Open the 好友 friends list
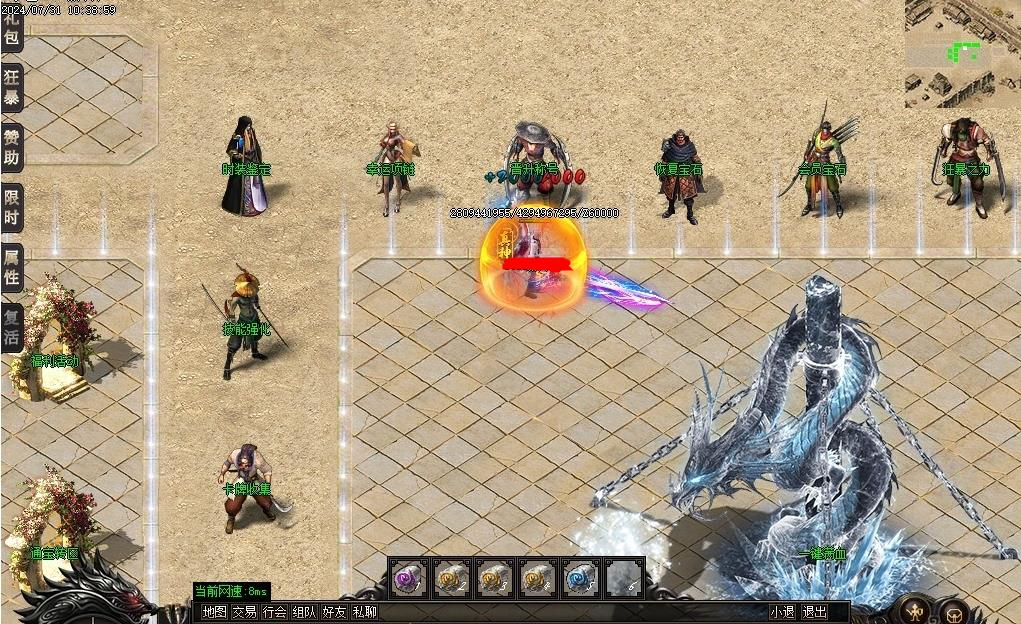The width and height of the screenshot is (1021, 624). (x=335, y=612)
